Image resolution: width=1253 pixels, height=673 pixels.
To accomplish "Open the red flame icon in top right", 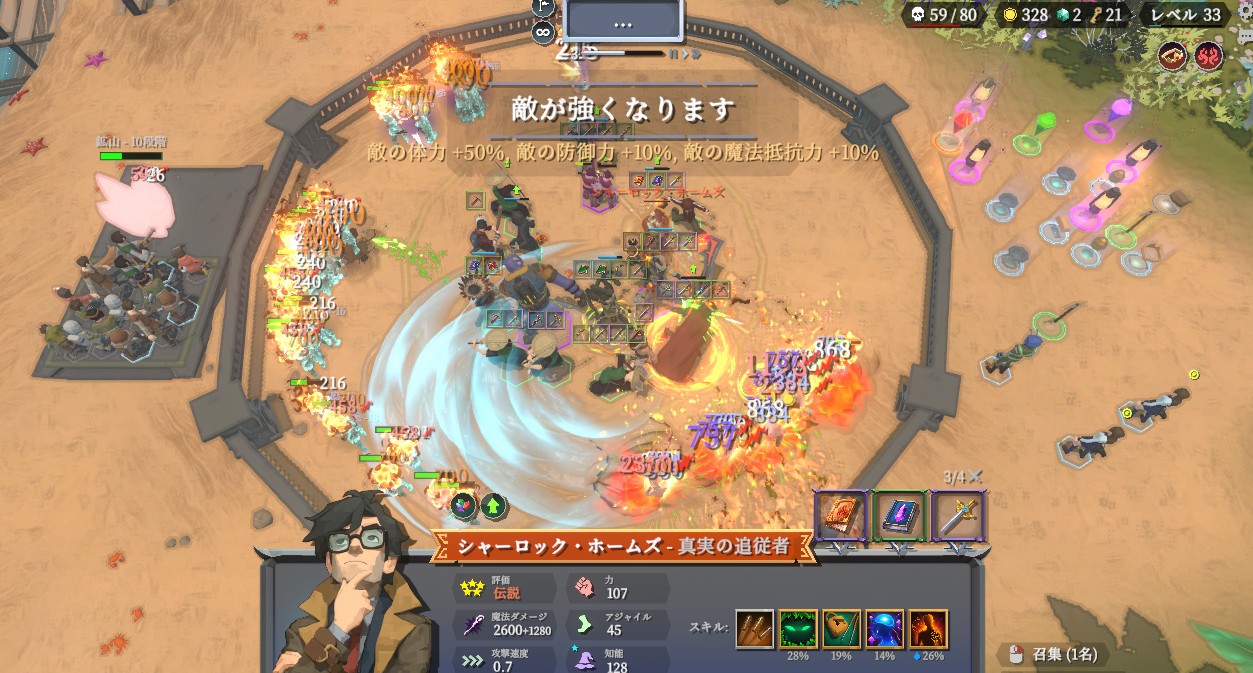I will pos(1208,56).
